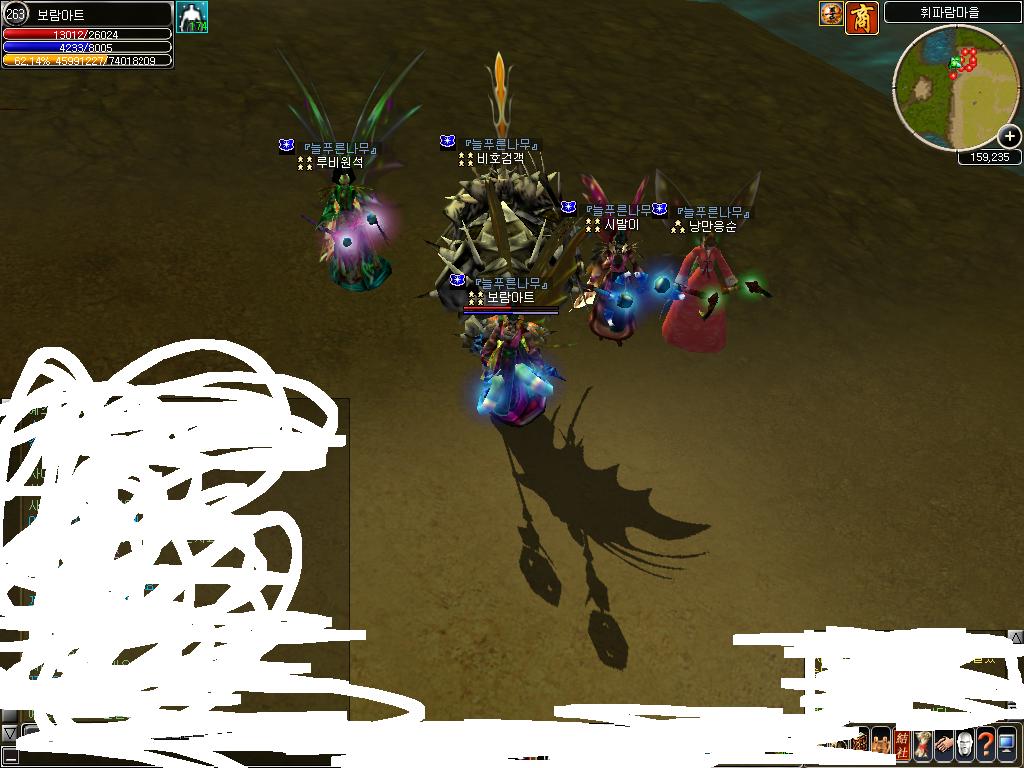The width and height of the screenshot is (1024, 768).
Task: Open help with the question mark icon
Action: point(985,744)
